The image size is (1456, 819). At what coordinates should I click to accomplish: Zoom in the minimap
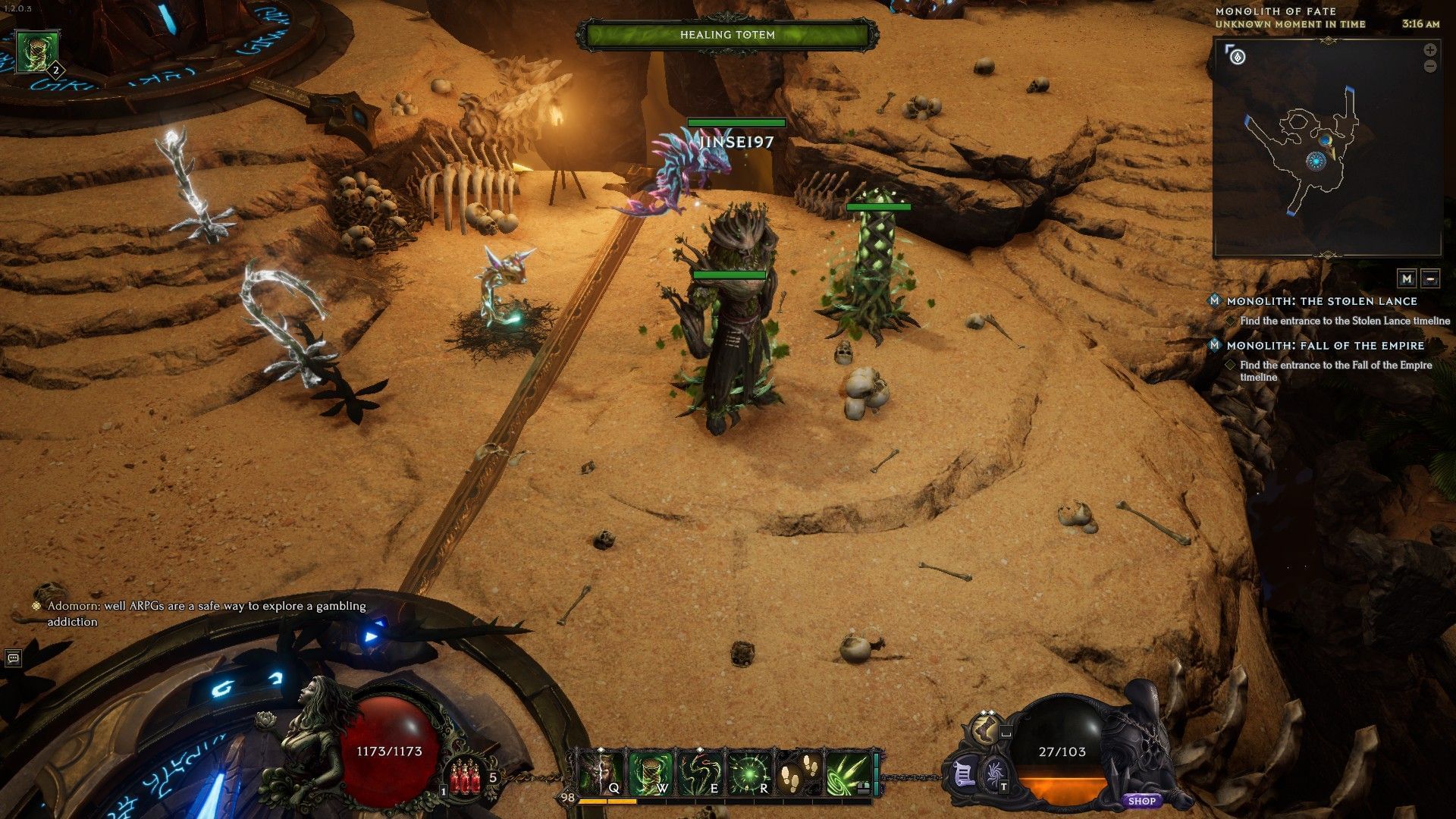(1430, 50)
